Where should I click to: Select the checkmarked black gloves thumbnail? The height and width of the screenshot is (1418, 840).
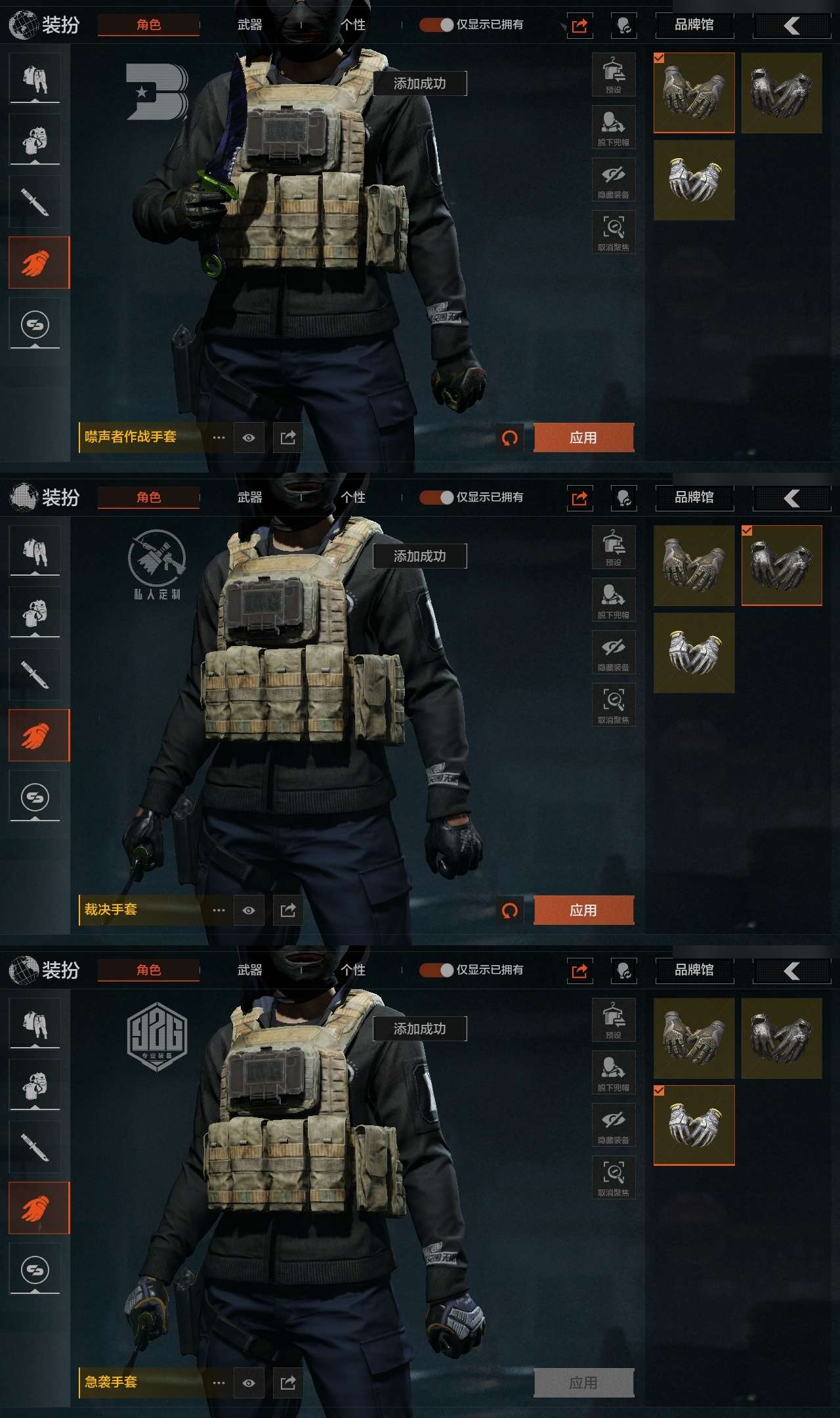coord(782,565)
